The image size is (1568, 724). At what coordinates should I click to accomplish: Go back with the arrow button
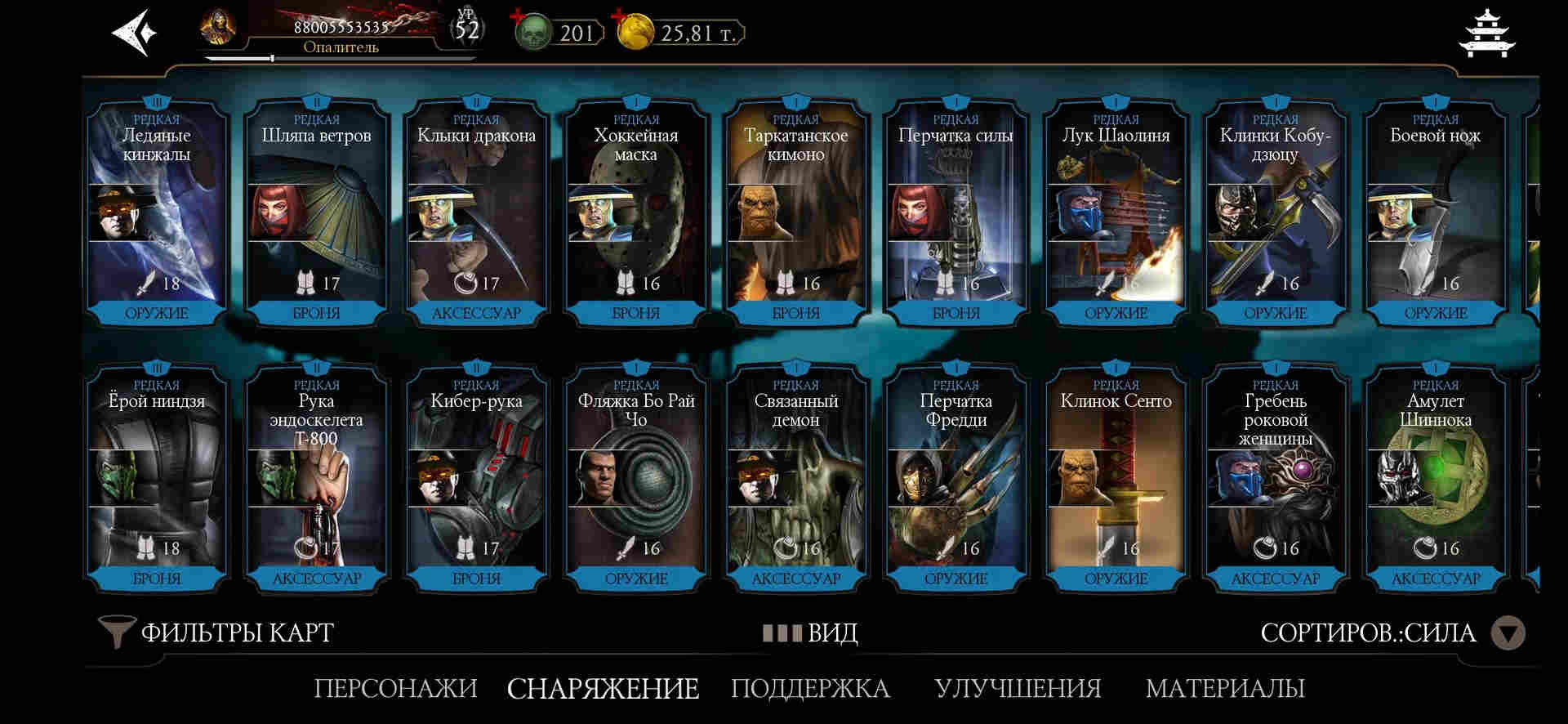click(133, 34)
